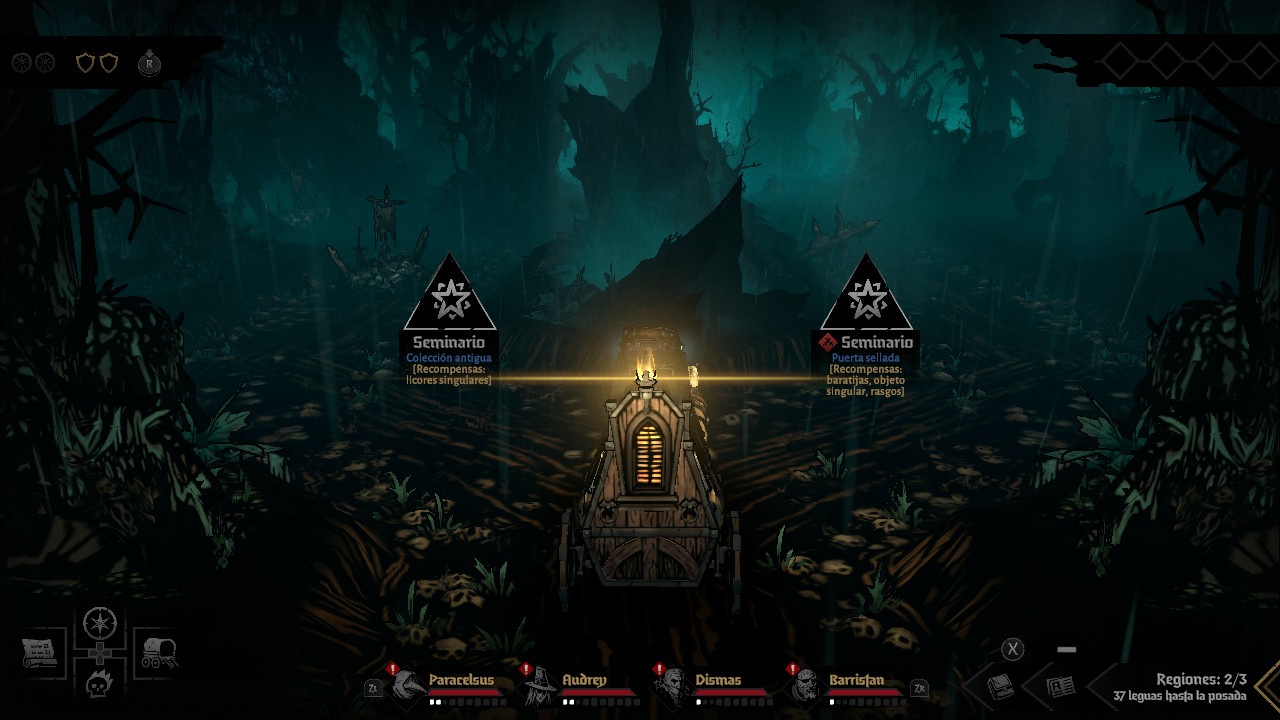Select hero Paracelsus portrait
The width and height of the screenshot is (1280, 720).
coord(407,686)
